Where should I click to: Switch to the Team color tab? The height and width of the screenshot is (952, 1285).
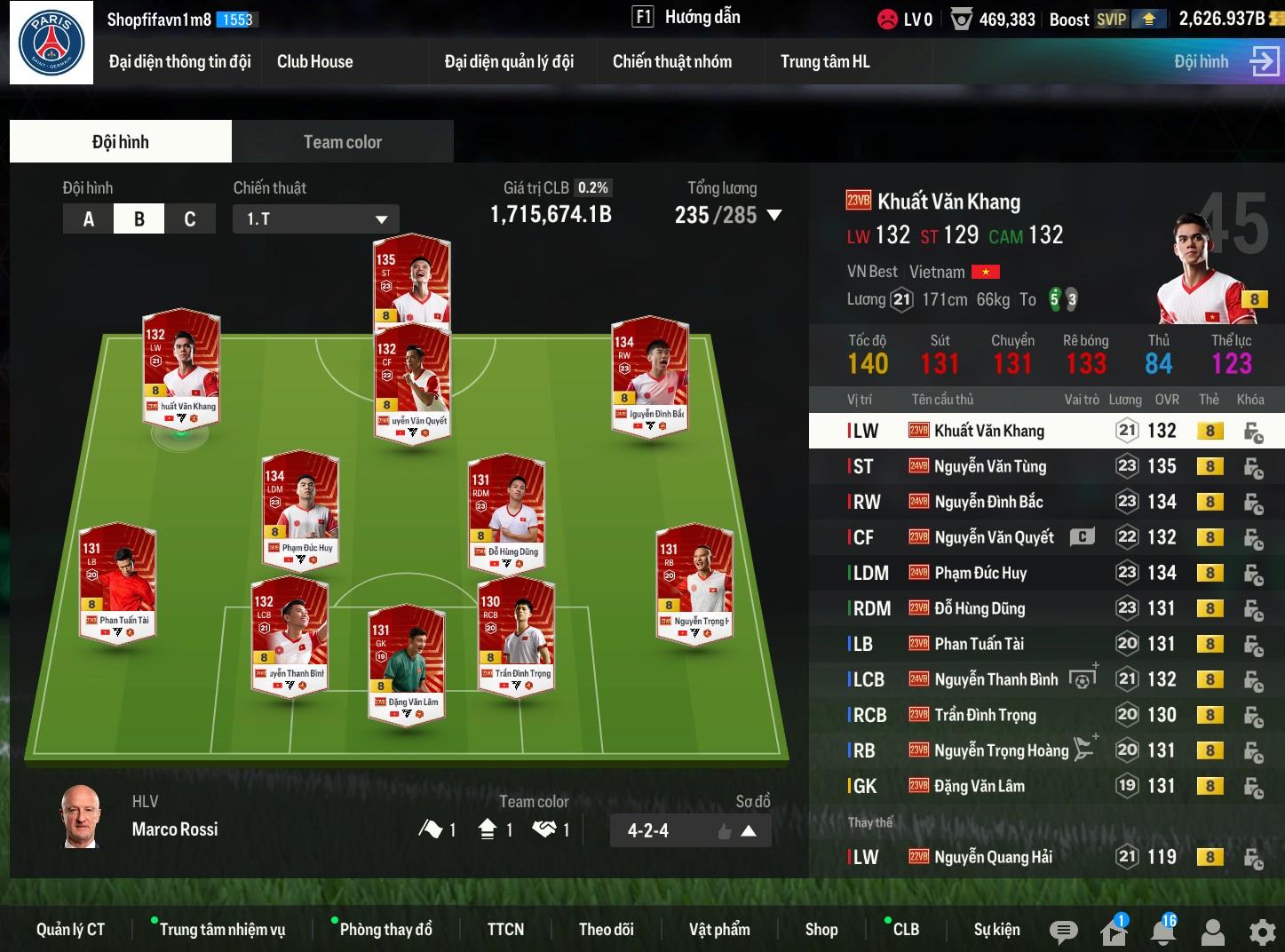(x=342, y=142)
